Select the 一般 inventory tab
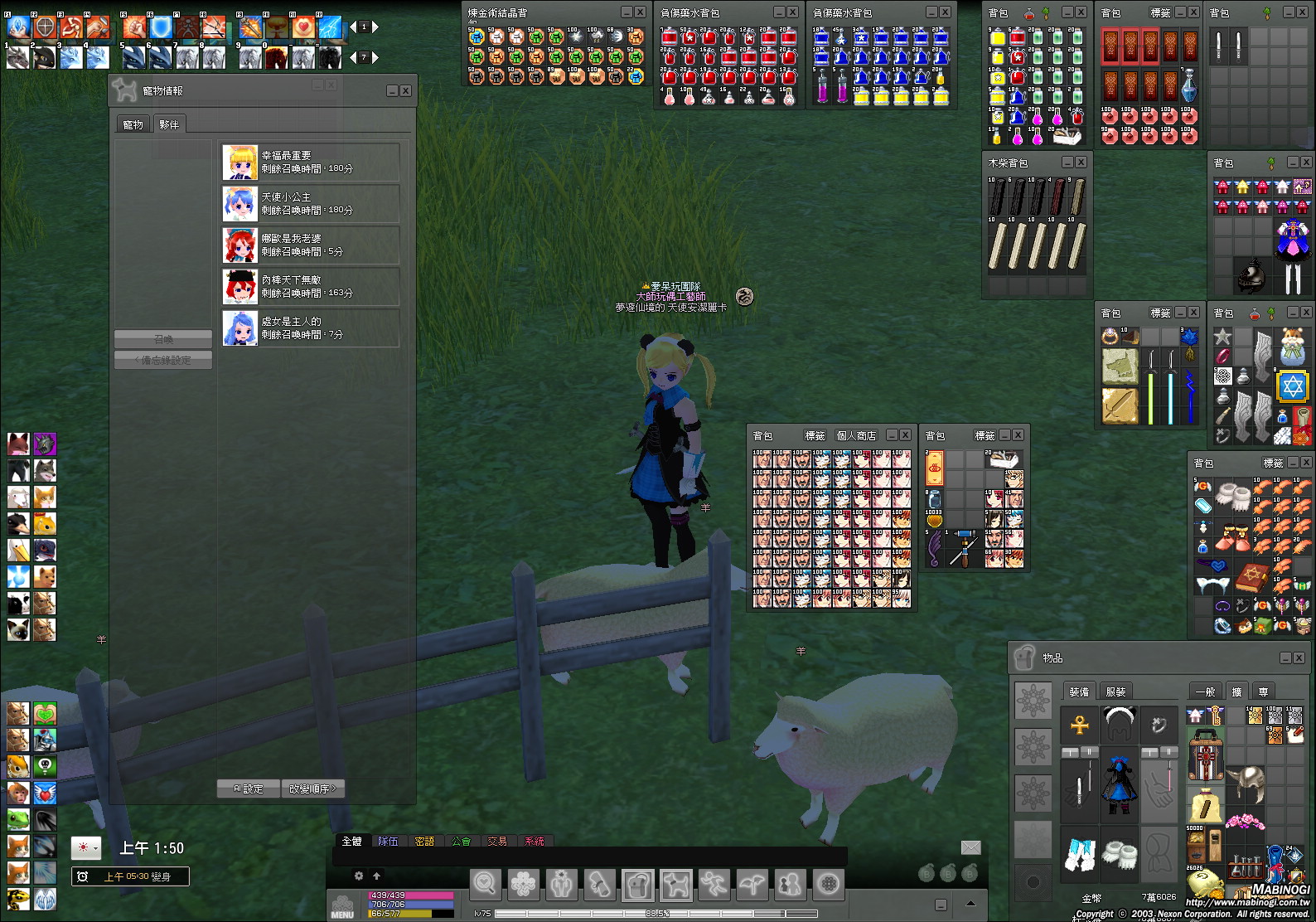1316x922 pixels. click(x=1204, y=691)
